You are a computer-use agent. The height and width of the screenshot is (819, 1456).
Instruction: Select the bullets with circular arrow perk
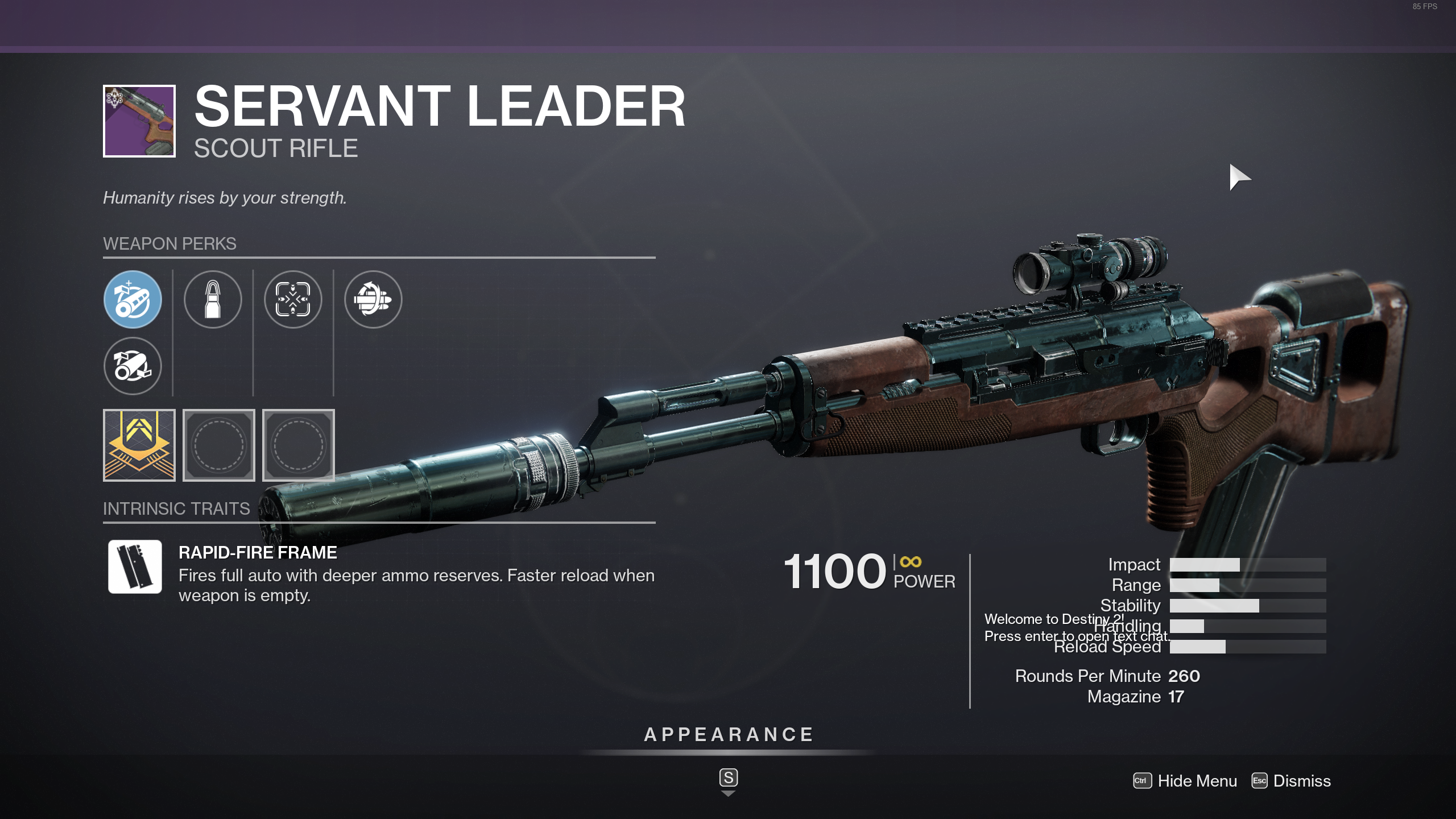click(373, 299)
